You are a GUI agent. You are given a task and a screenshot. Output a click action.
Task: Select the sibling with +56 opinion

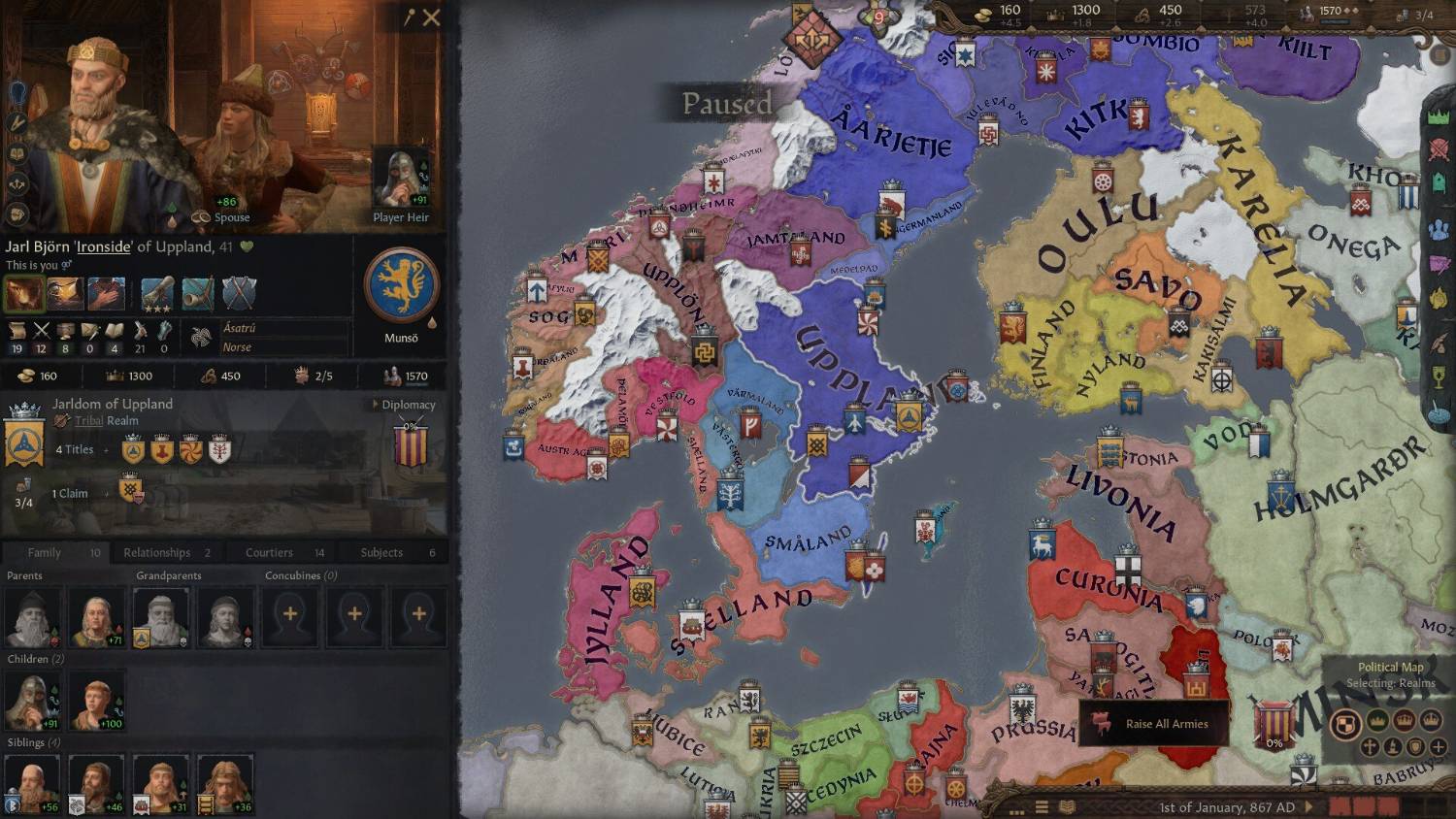coord(32,783)
